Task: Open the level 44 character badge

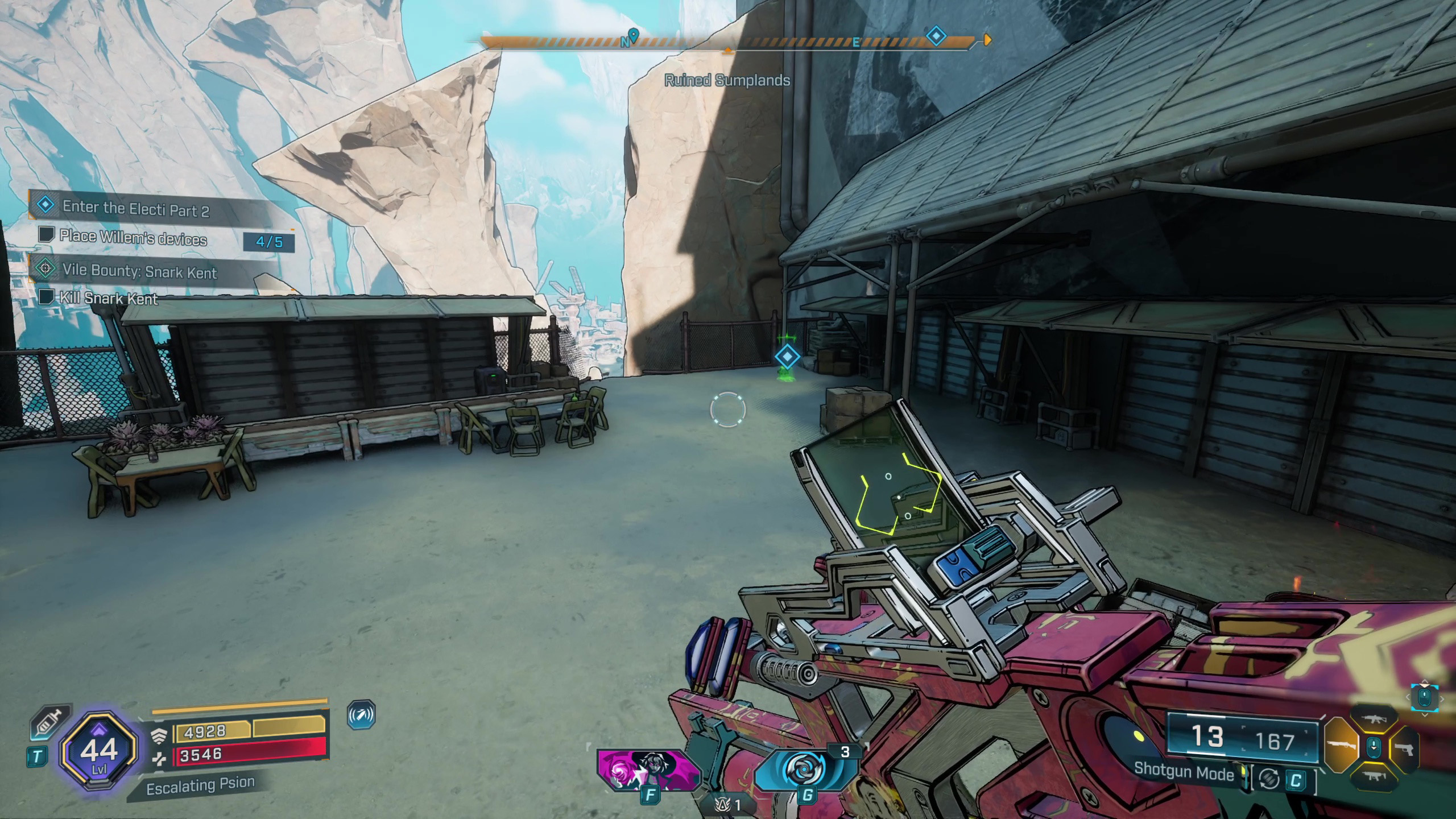Action: click(100, 751)
